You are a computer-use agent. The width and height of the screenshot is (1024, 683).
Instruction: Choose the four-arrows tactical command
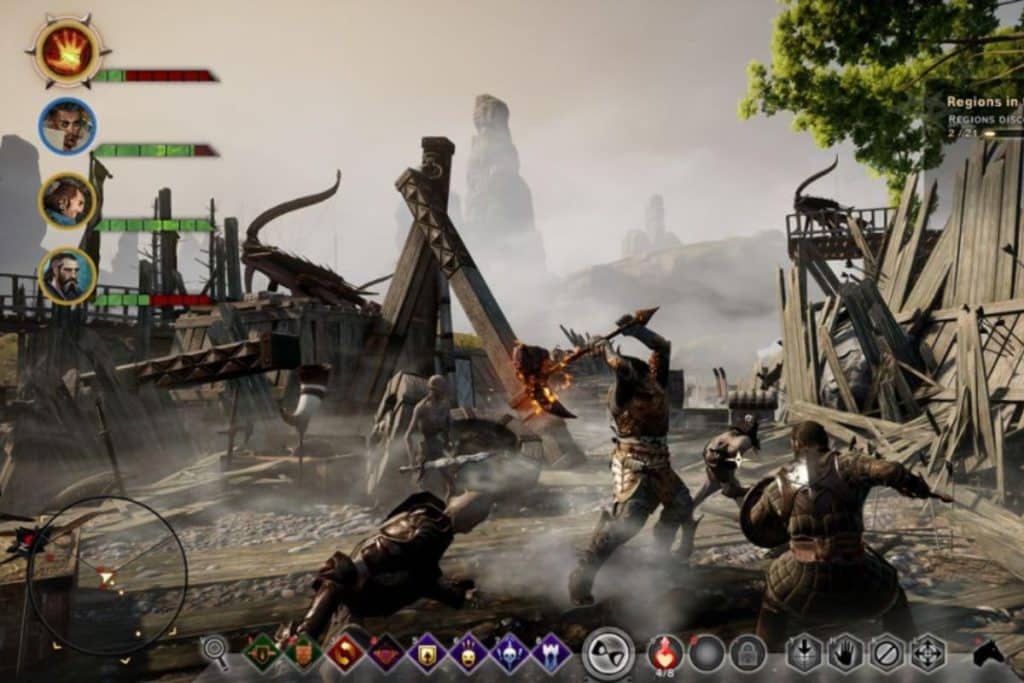(x=928, y=653)
